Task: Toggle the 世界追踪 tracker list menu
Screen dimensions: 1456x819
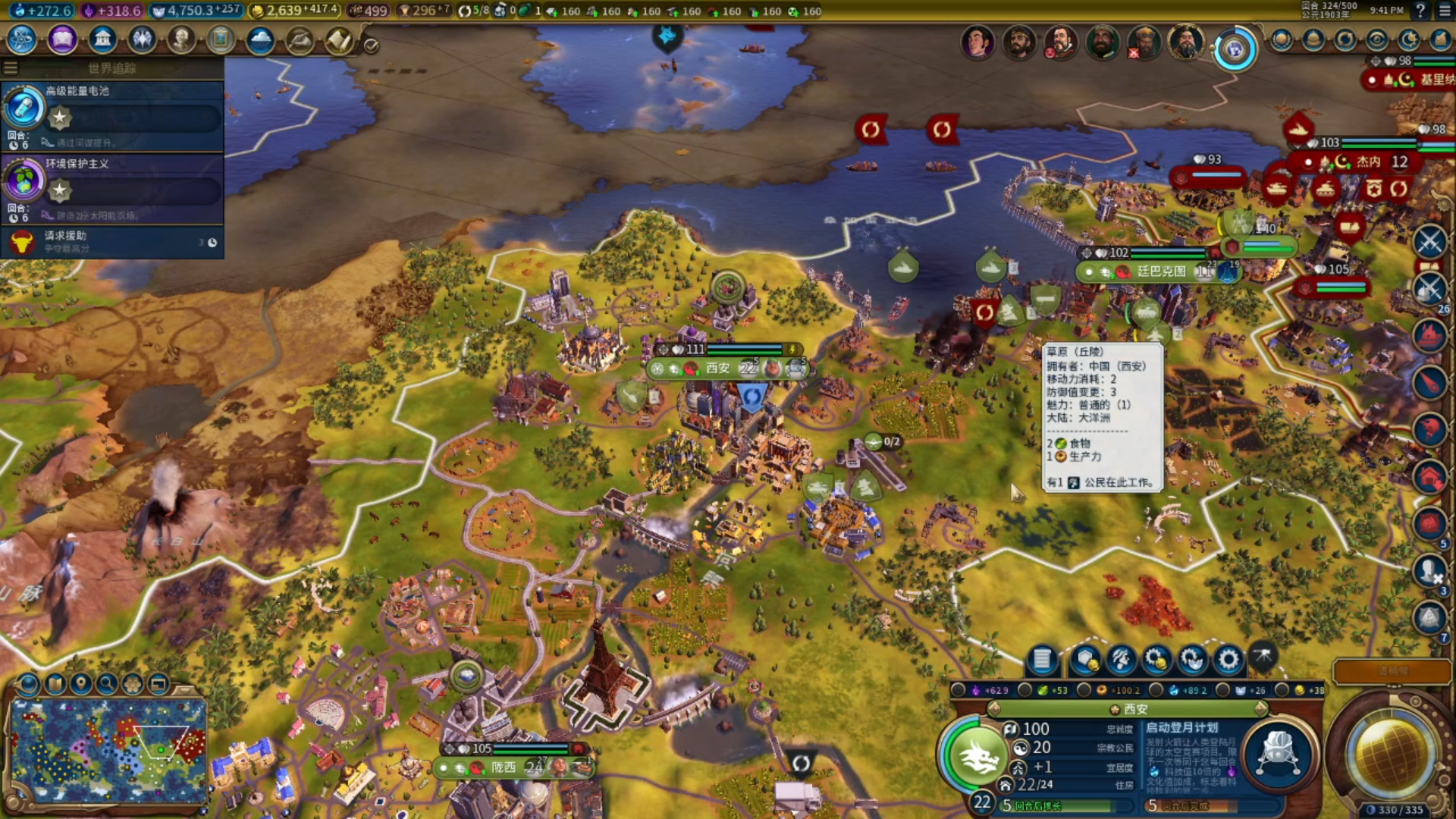Action: 11,68
